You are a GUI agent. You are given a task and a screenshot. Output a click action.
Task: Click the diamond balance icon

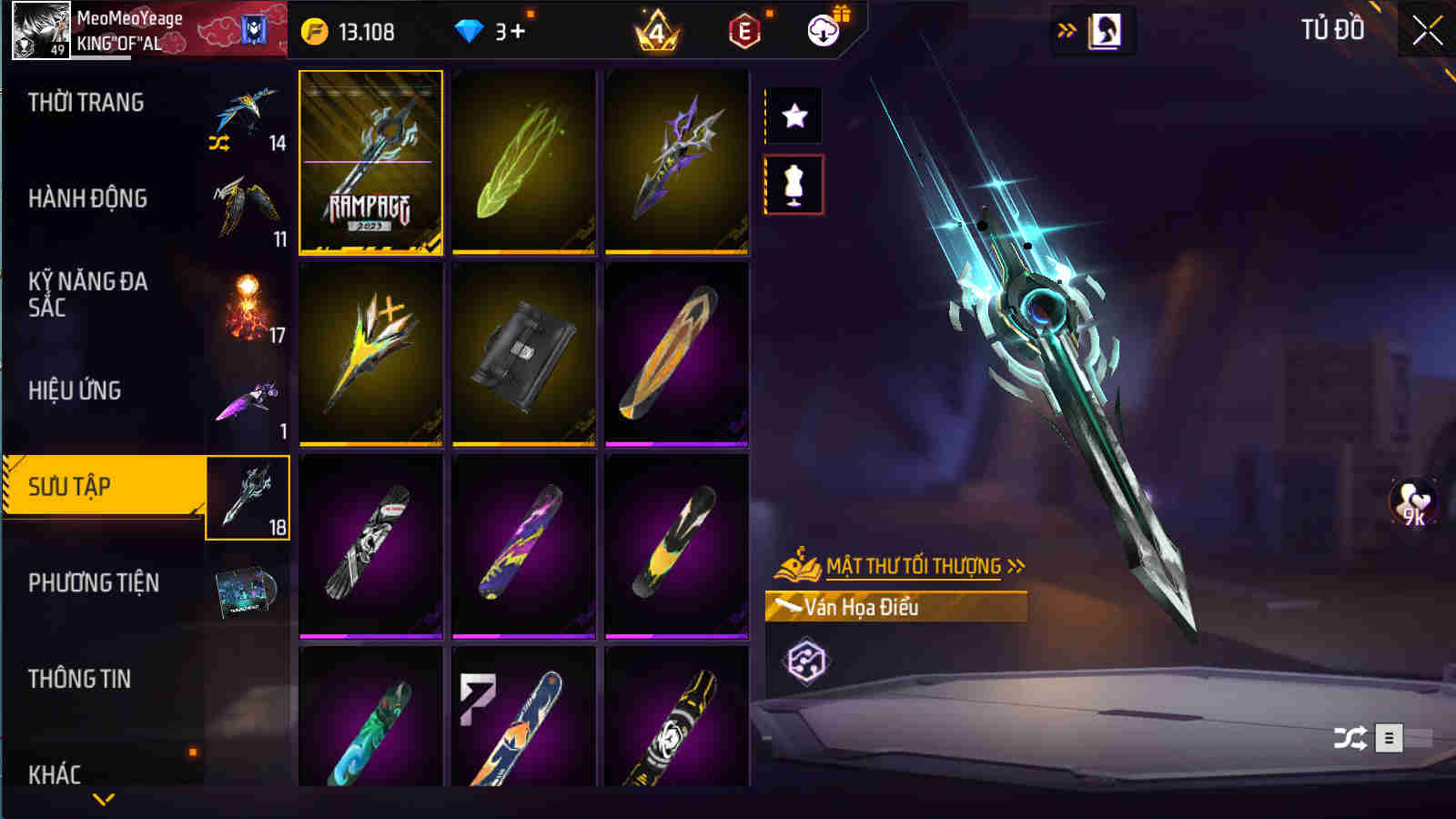pyautogui.click(x=469, y=29)
